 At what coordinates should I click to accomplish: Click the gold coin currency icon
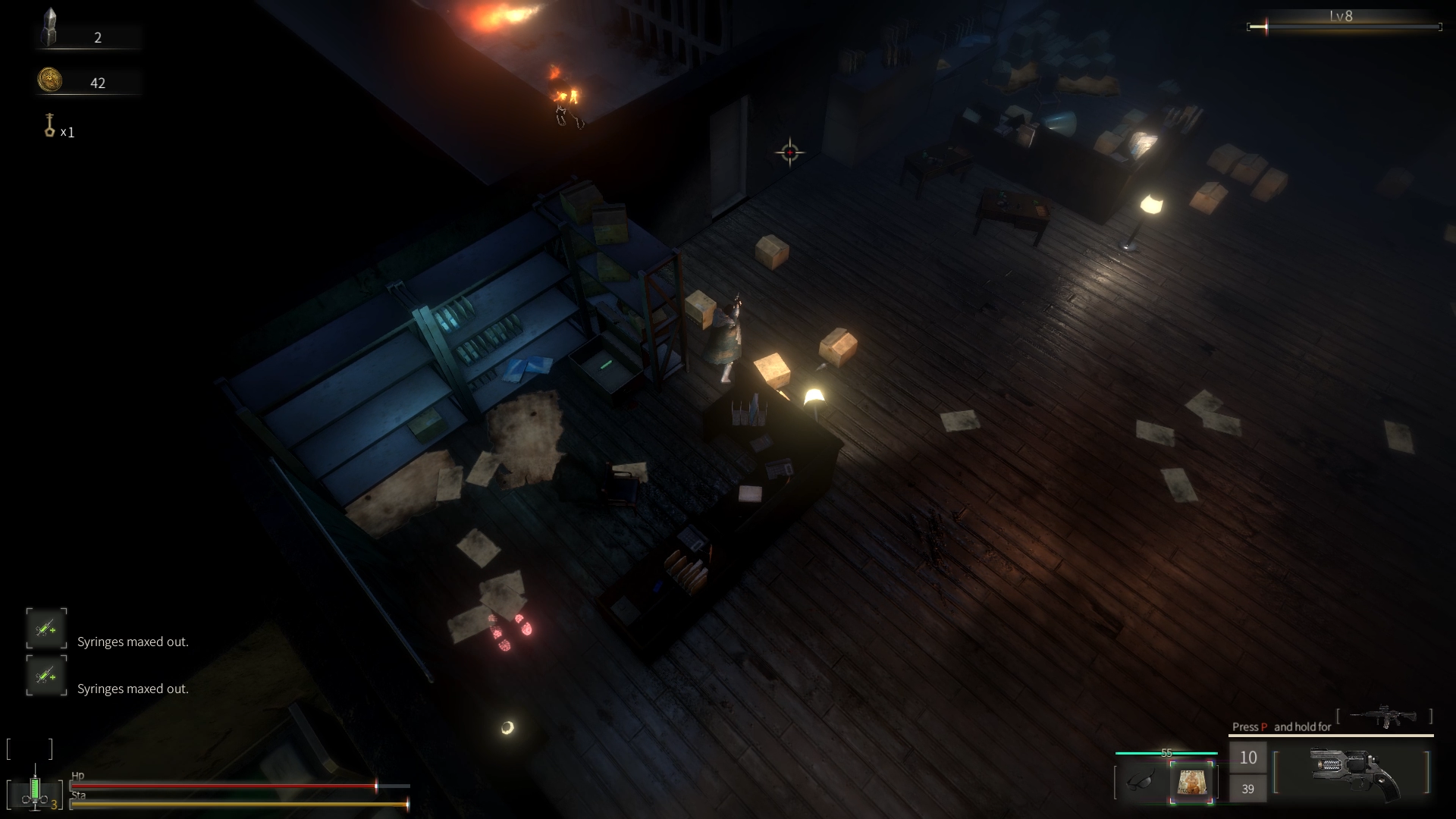[x=49, y=79]
